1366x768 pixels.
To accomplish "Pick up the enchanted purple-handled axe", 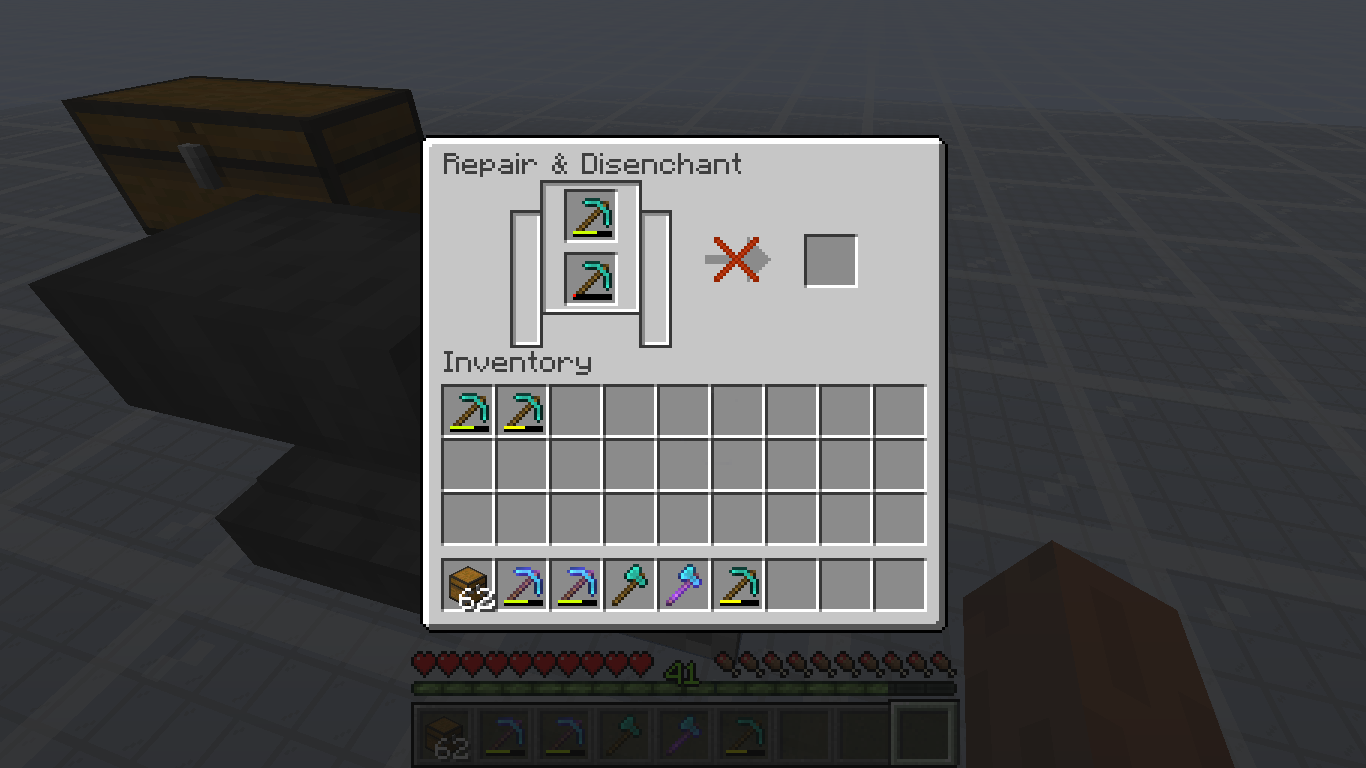I will click(683, 585).
